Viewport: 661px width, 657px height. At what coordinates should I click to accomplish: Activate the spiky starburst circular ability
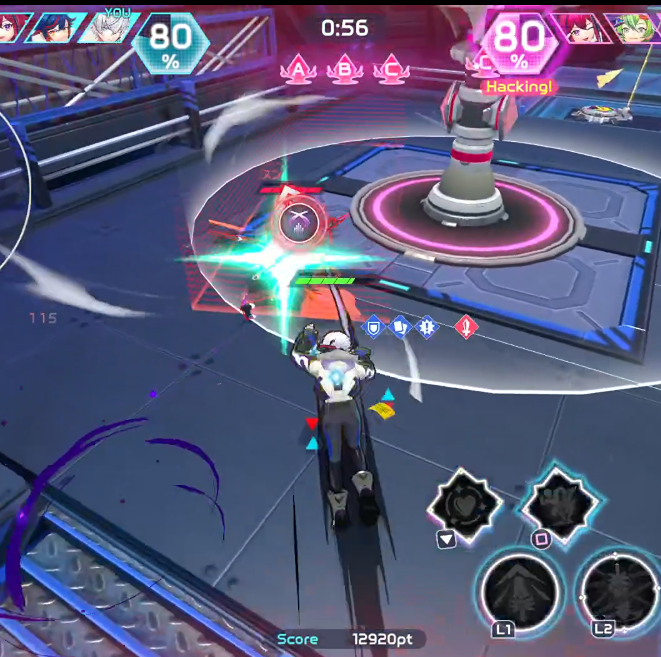pyautogui.click(x=618, y=590)
